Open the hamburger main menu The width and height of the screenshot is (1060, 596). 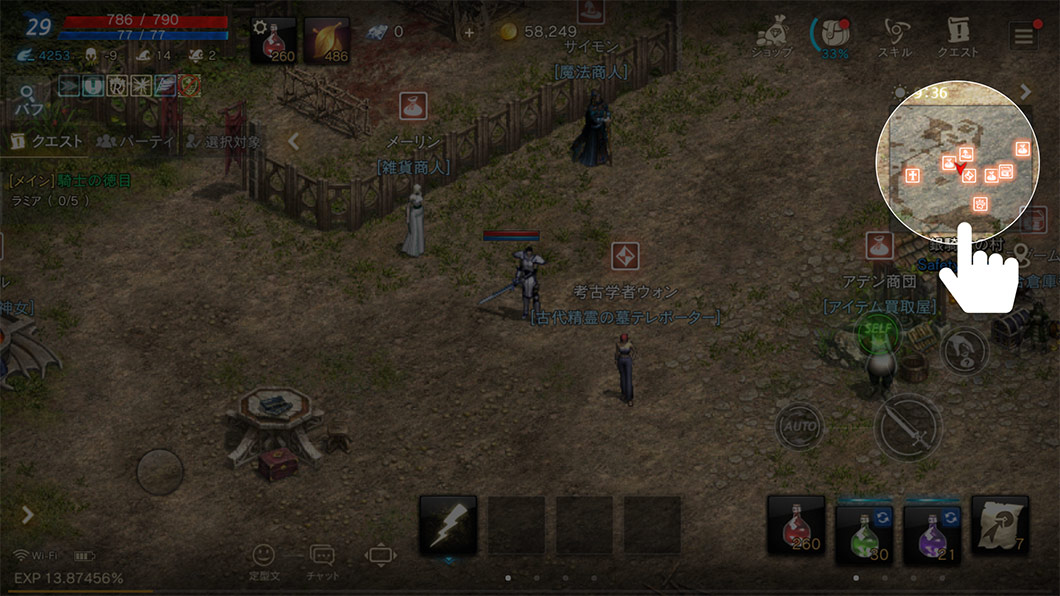tap(1023, 37)
